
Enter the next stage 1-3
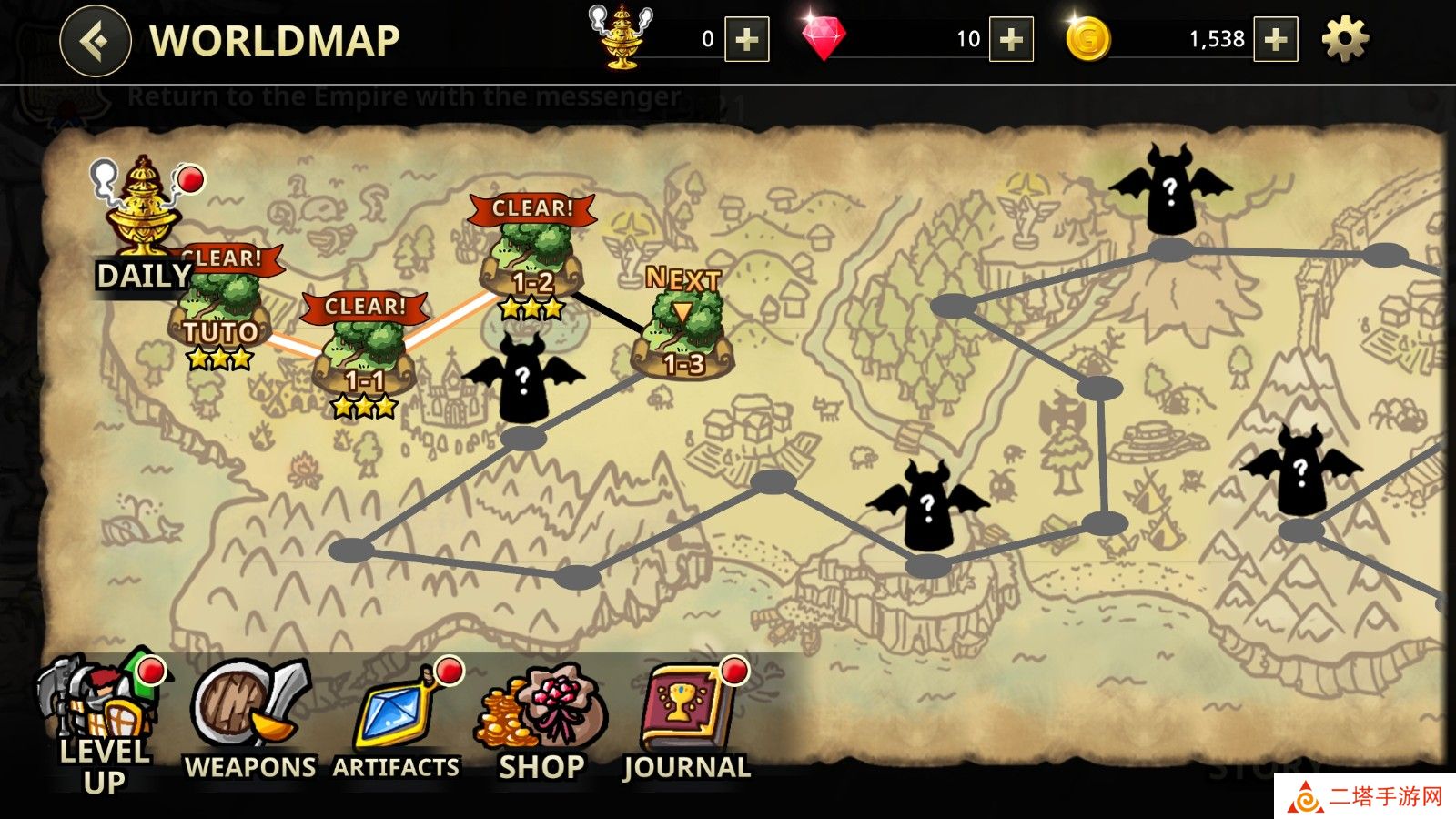pyautogui.click(x=682, y=337)
